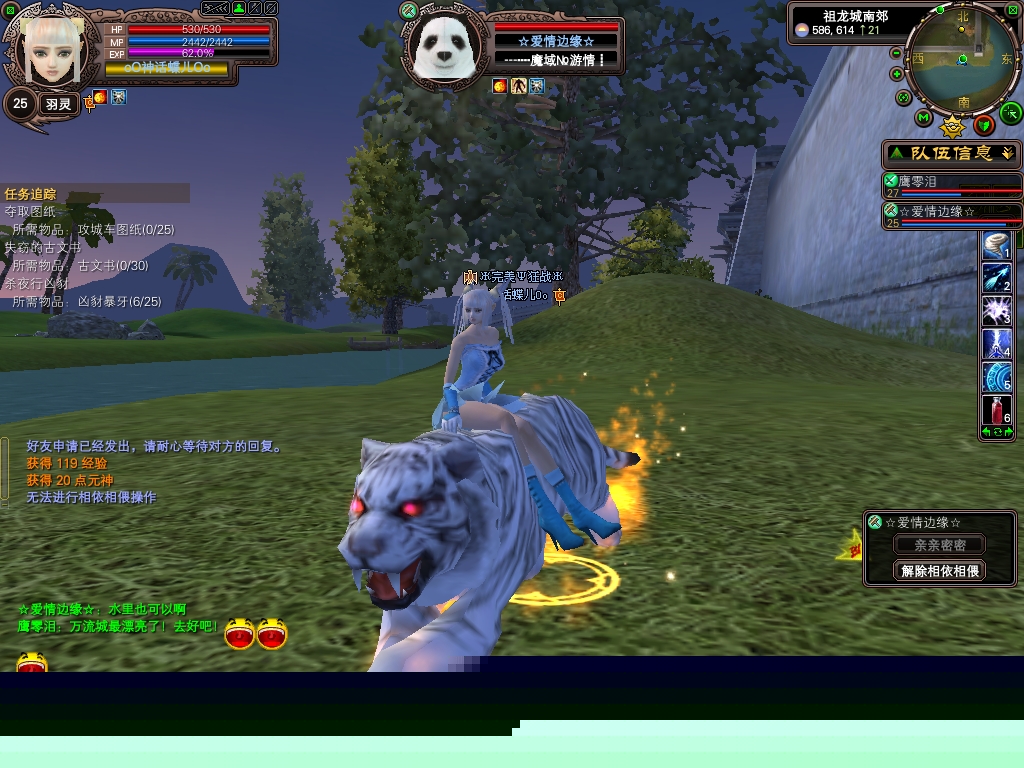Click the circular minimap
Screen dimensions: 1024x768
pyautogui.click(x=961, y=60)
